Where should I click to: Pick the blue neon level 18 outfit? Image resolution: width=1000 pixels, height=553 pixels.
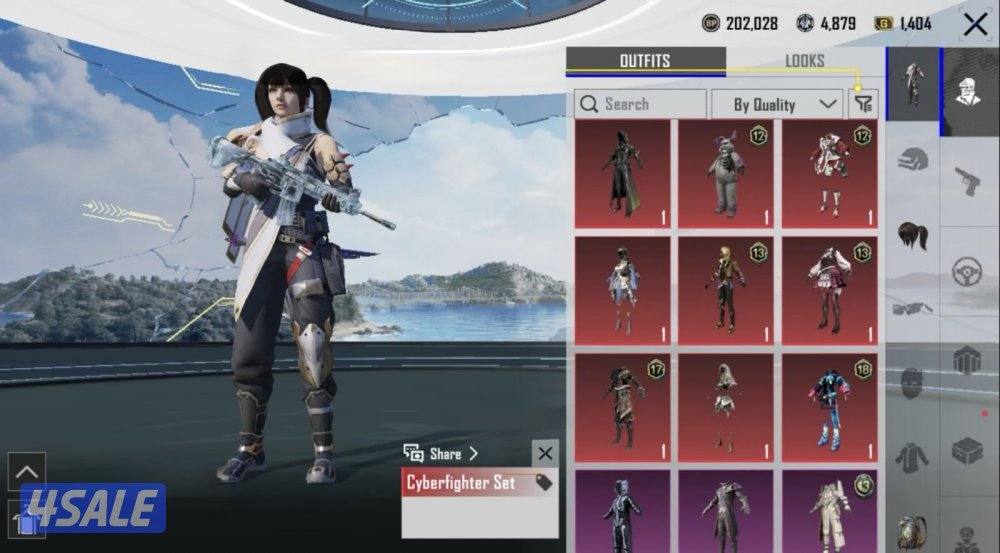[829, 407]
